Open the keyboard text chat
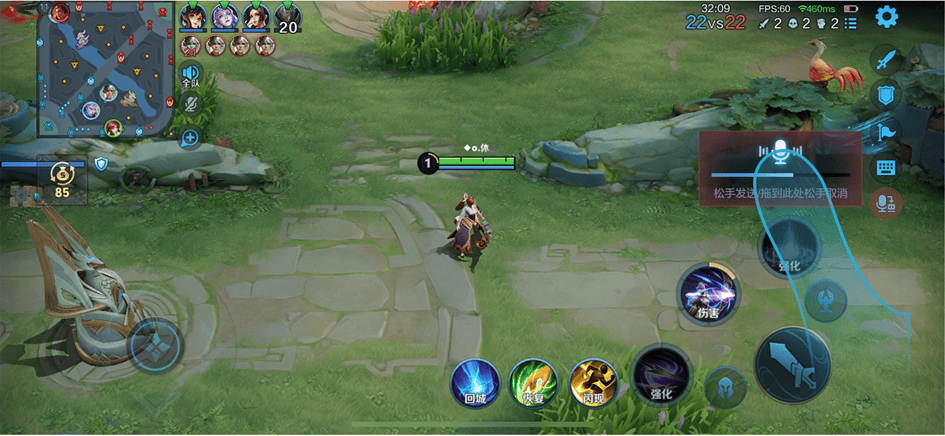This screenshot has height=436, width=945. (x=885, y=167)
